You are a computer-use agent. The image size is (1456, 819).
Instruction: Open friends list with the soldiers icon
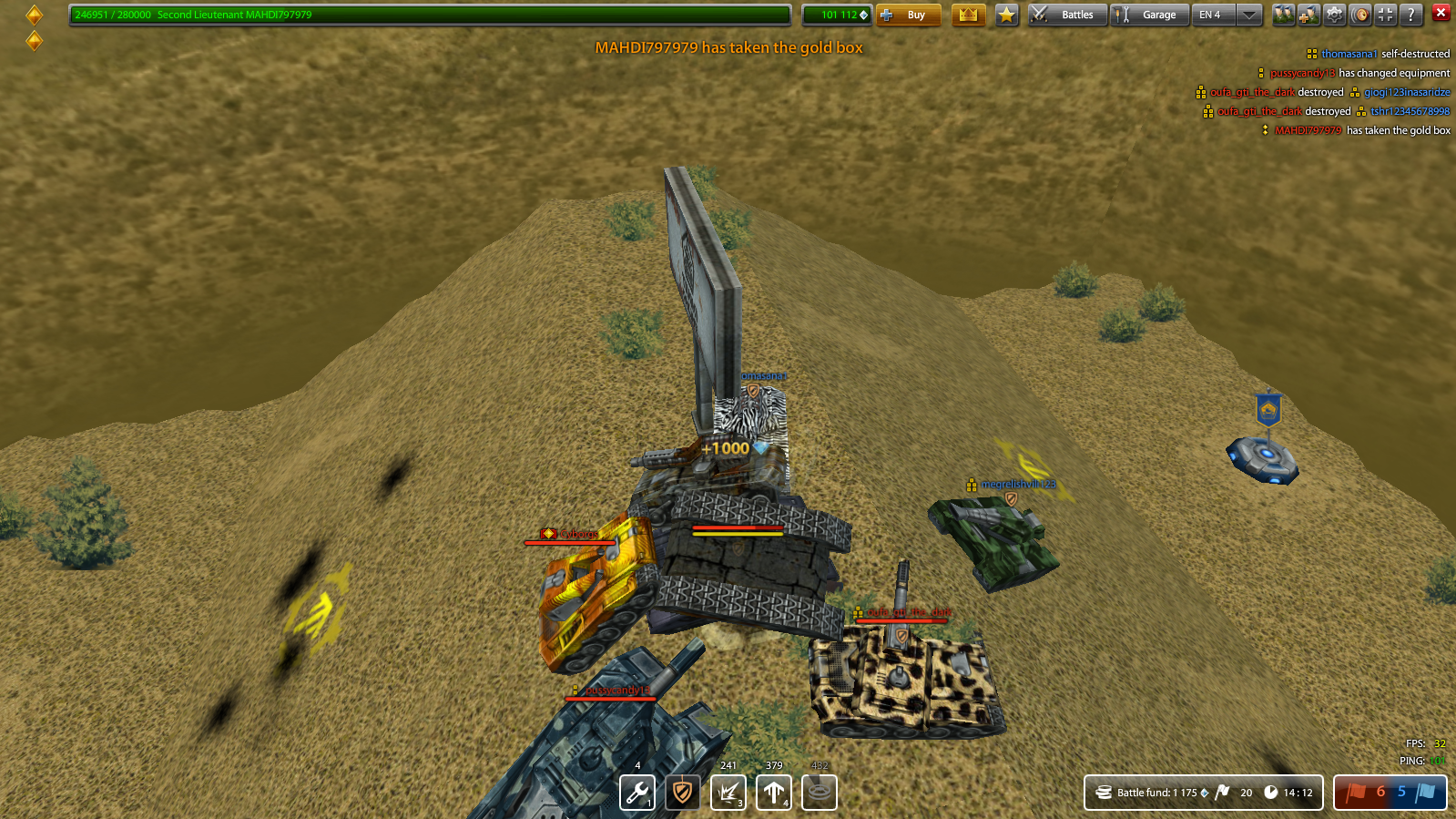pyautogui.click(x=1283, y=15)
